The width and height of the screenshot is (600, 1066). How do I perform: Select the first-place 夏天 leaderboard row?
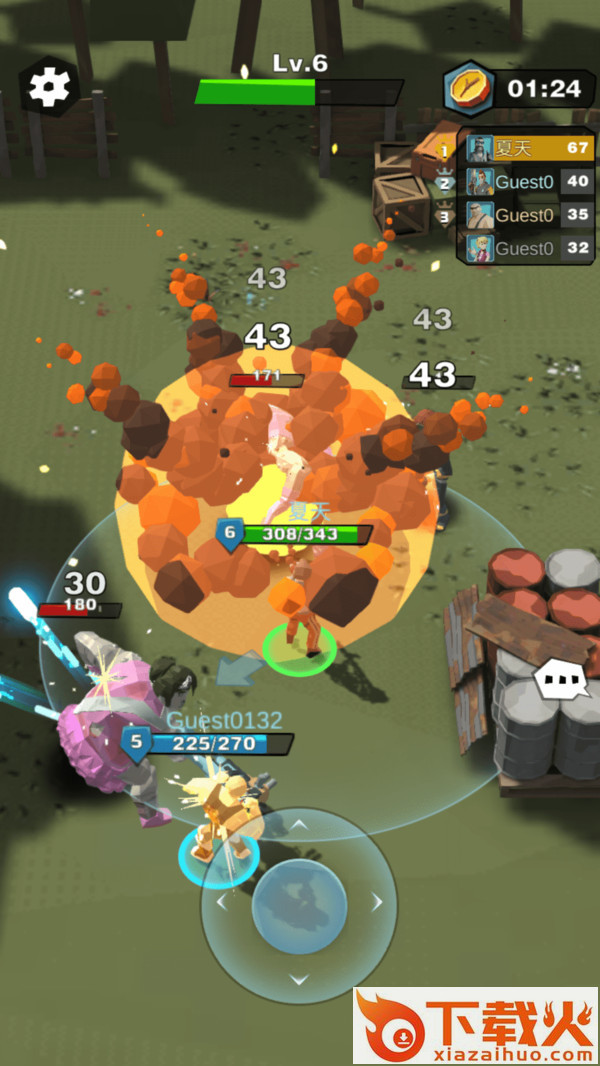(x=528, y=149)
